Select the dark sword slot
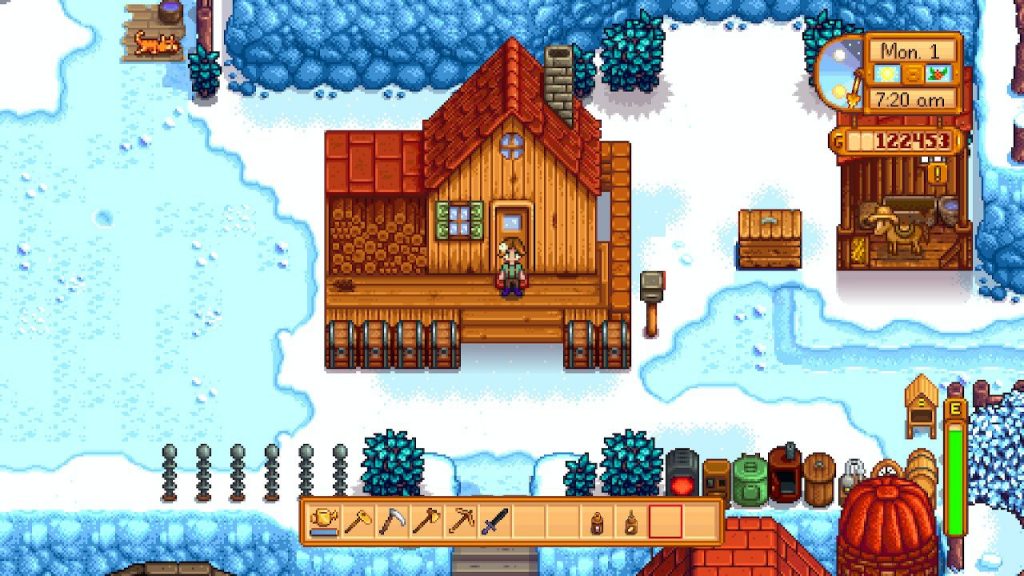The height and width of the screenshot is (576, 1024). [494, 521]
